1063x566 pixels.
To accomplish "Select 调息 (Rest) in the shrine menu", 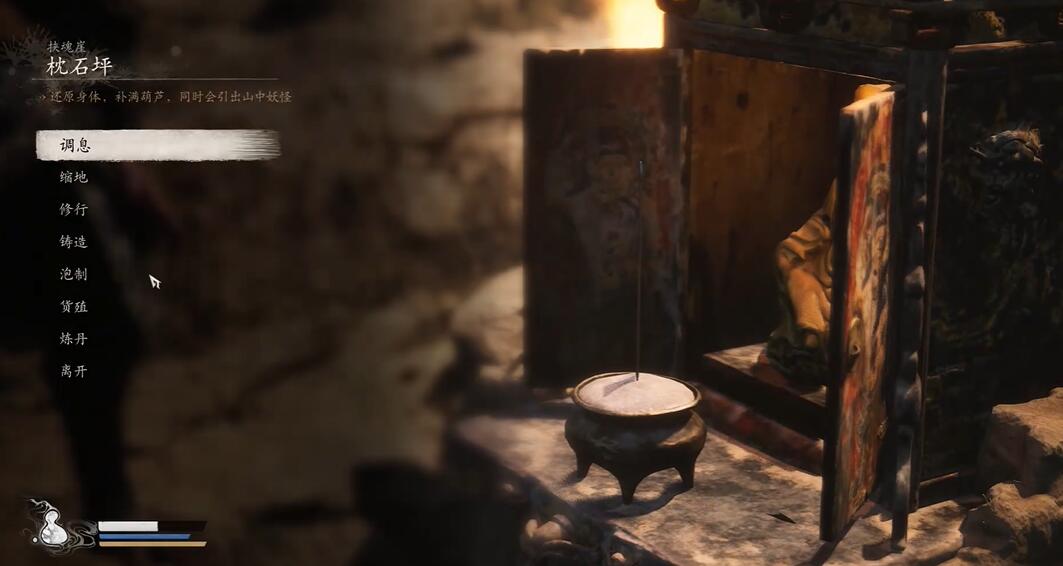I will pyautogui.click(x=75, y=145).
